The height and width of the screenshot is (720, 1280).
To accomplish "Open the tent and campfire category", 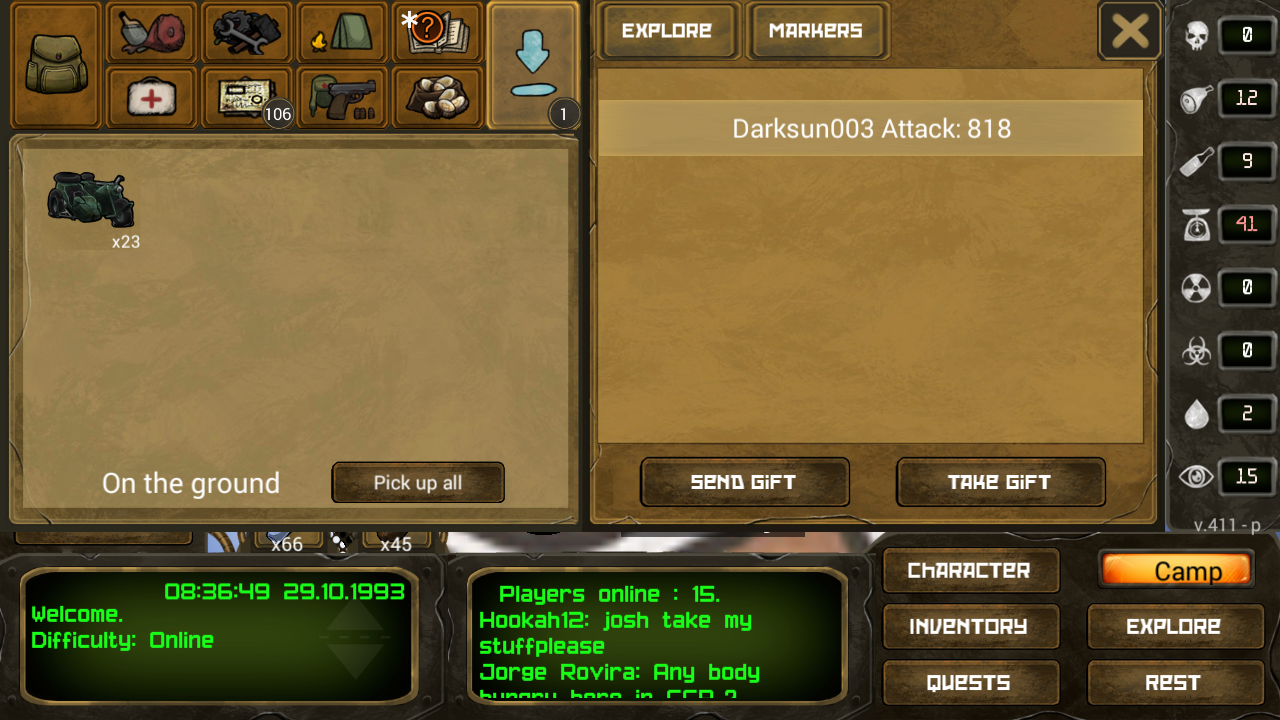I will 342,33.
